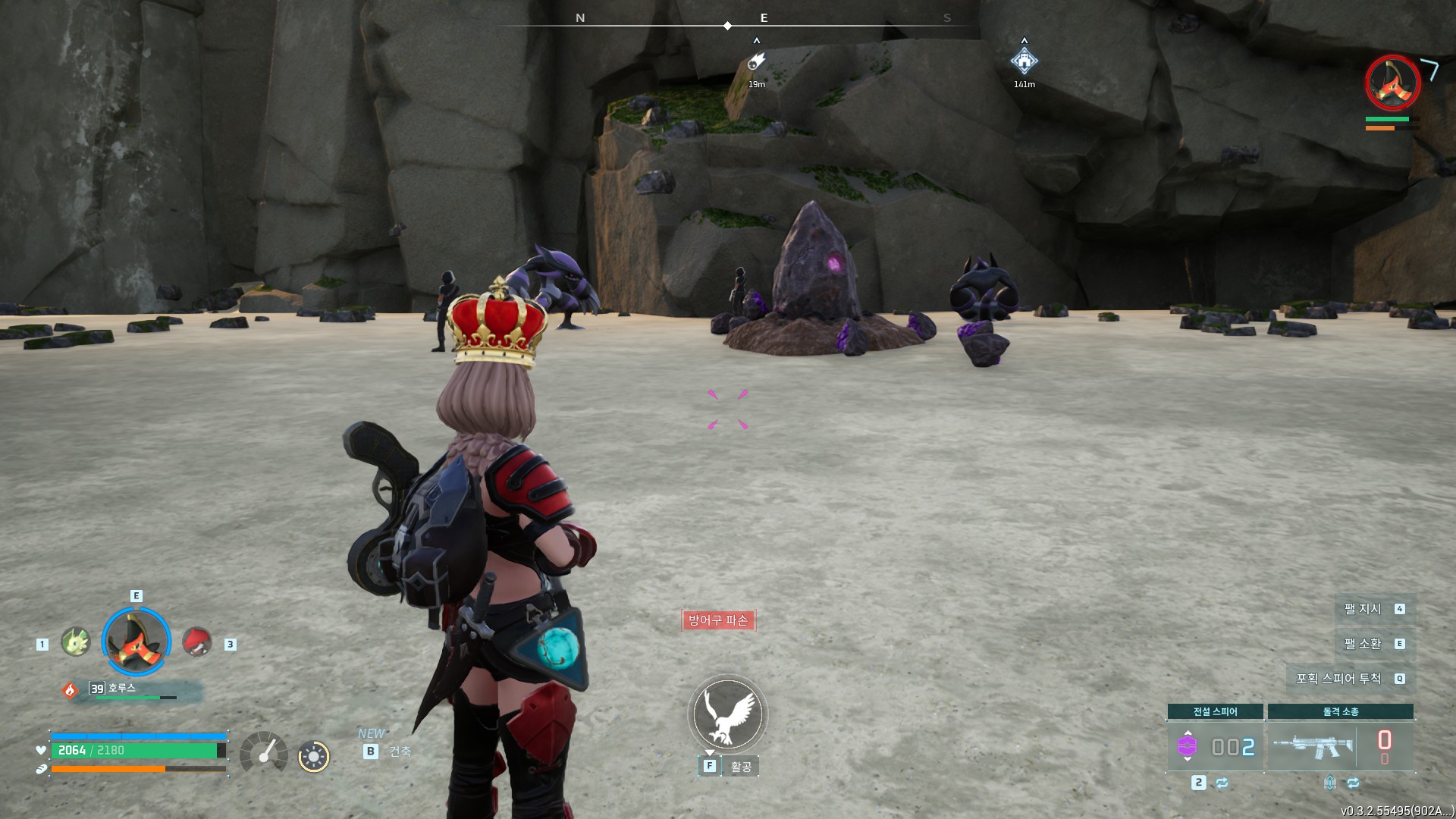Activate the eagle glider icon
This screenshot has width=1456, height=819.
pyautogui.click(x=727, y=714)
